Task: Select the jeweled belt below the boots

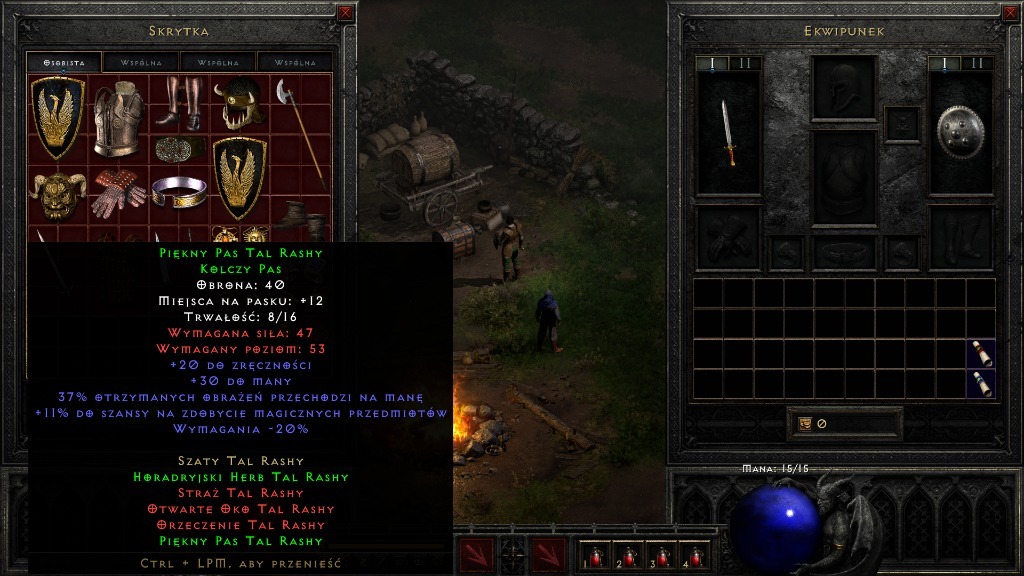Action: (x=179, y=149)
